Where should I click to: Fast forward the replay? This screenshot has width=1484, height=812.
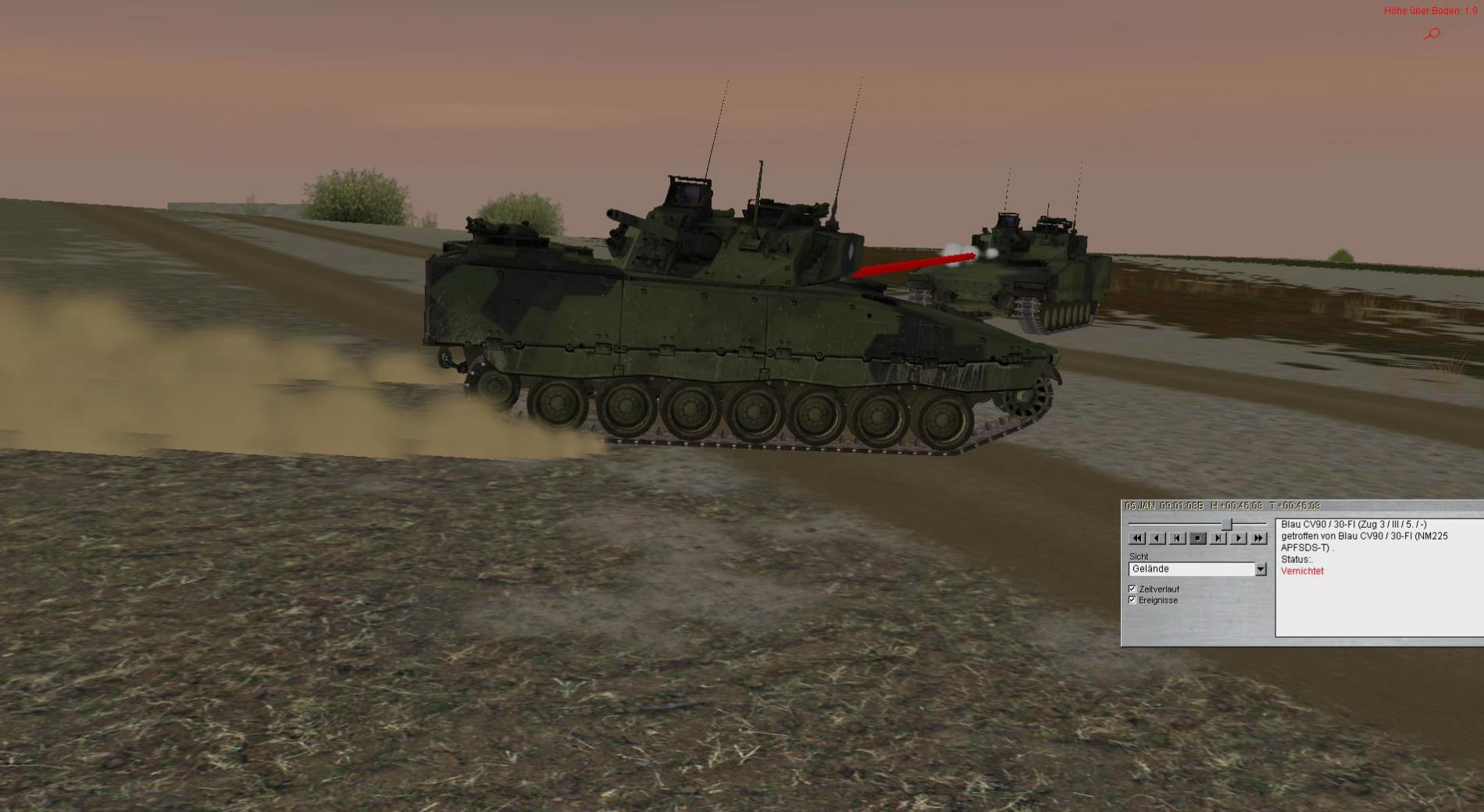tap(1258, 538)
